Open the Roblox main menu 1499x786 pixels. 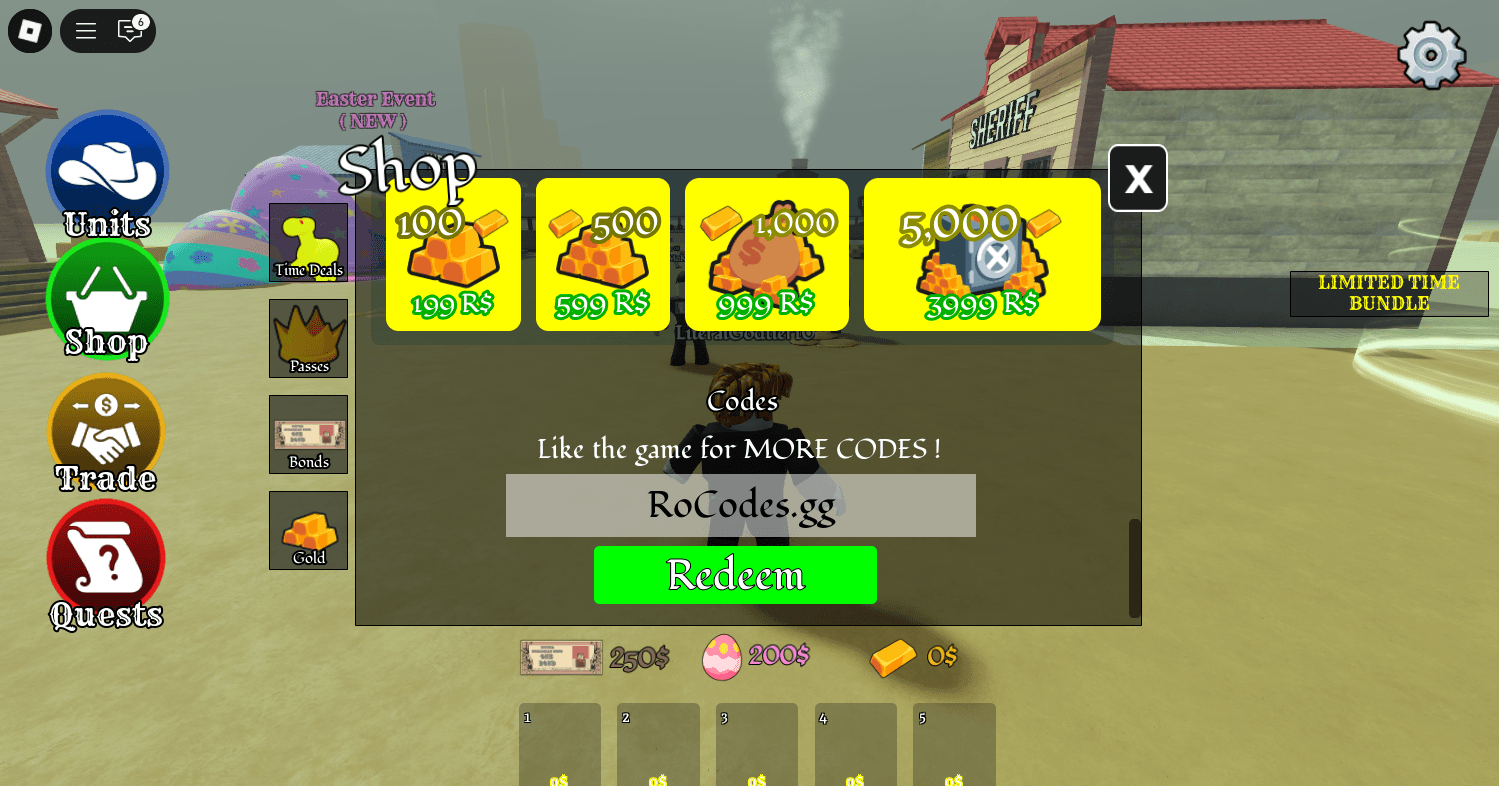pos(85,31)
